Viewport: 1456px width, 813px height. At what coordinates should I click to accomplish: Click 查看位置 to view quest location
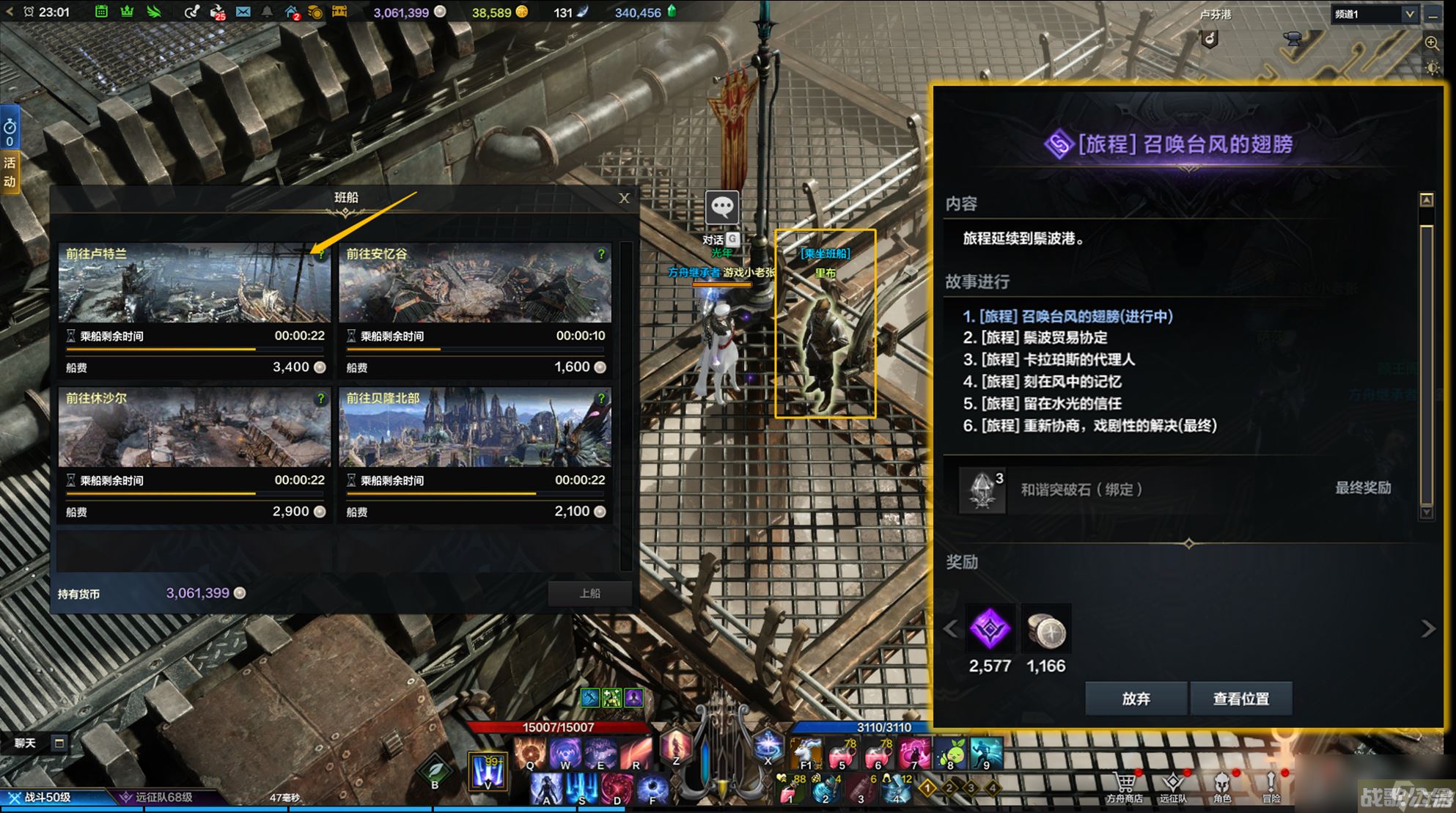[1240, 699]
